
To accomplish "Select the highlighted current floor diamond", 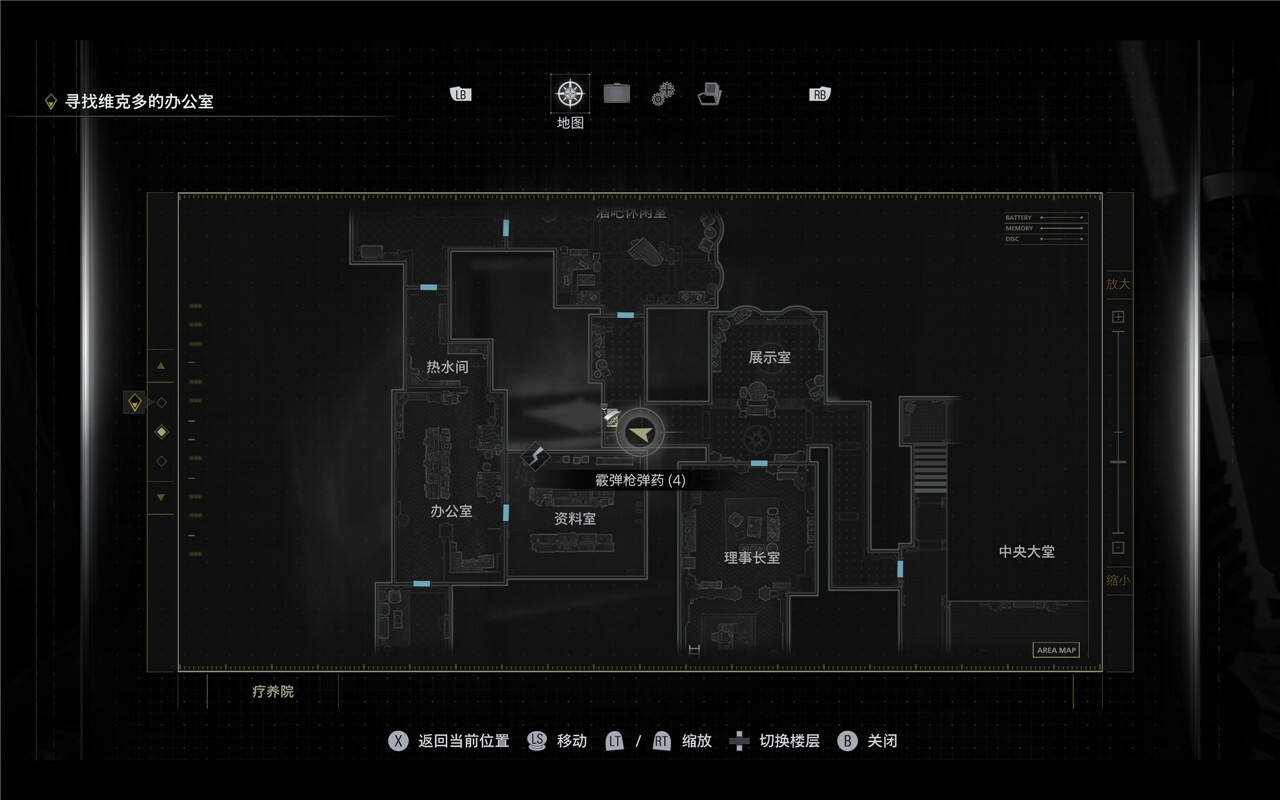I will [x=162, y=432].
